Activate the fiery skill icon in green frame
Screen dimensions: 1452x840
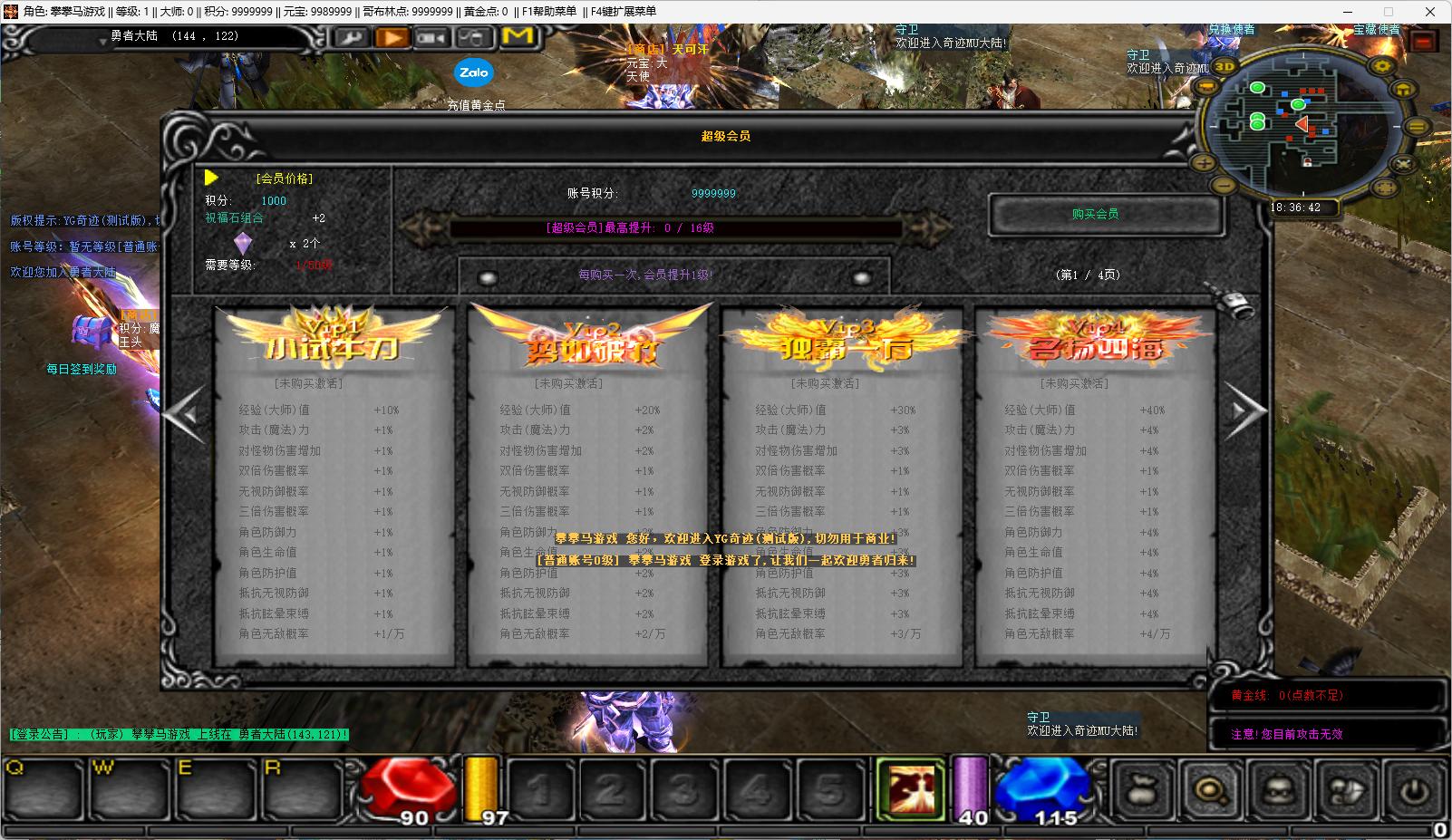[x=910, y=788]
